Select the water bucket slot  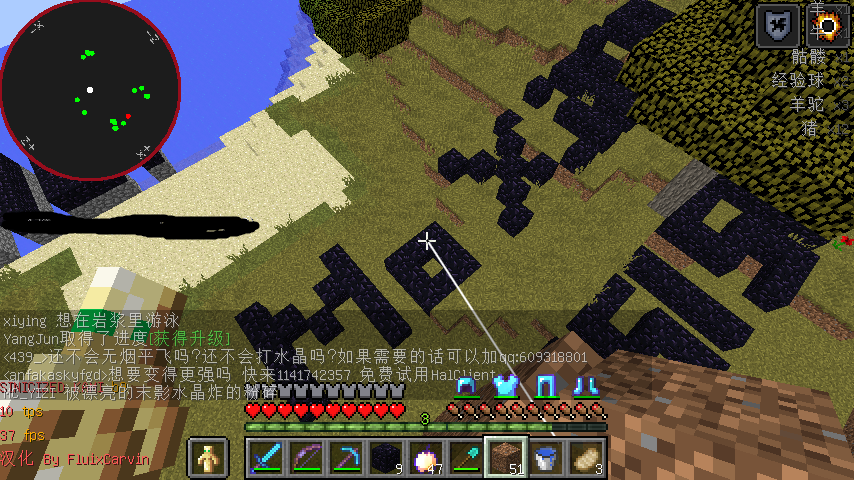click(x=547, y=458)
